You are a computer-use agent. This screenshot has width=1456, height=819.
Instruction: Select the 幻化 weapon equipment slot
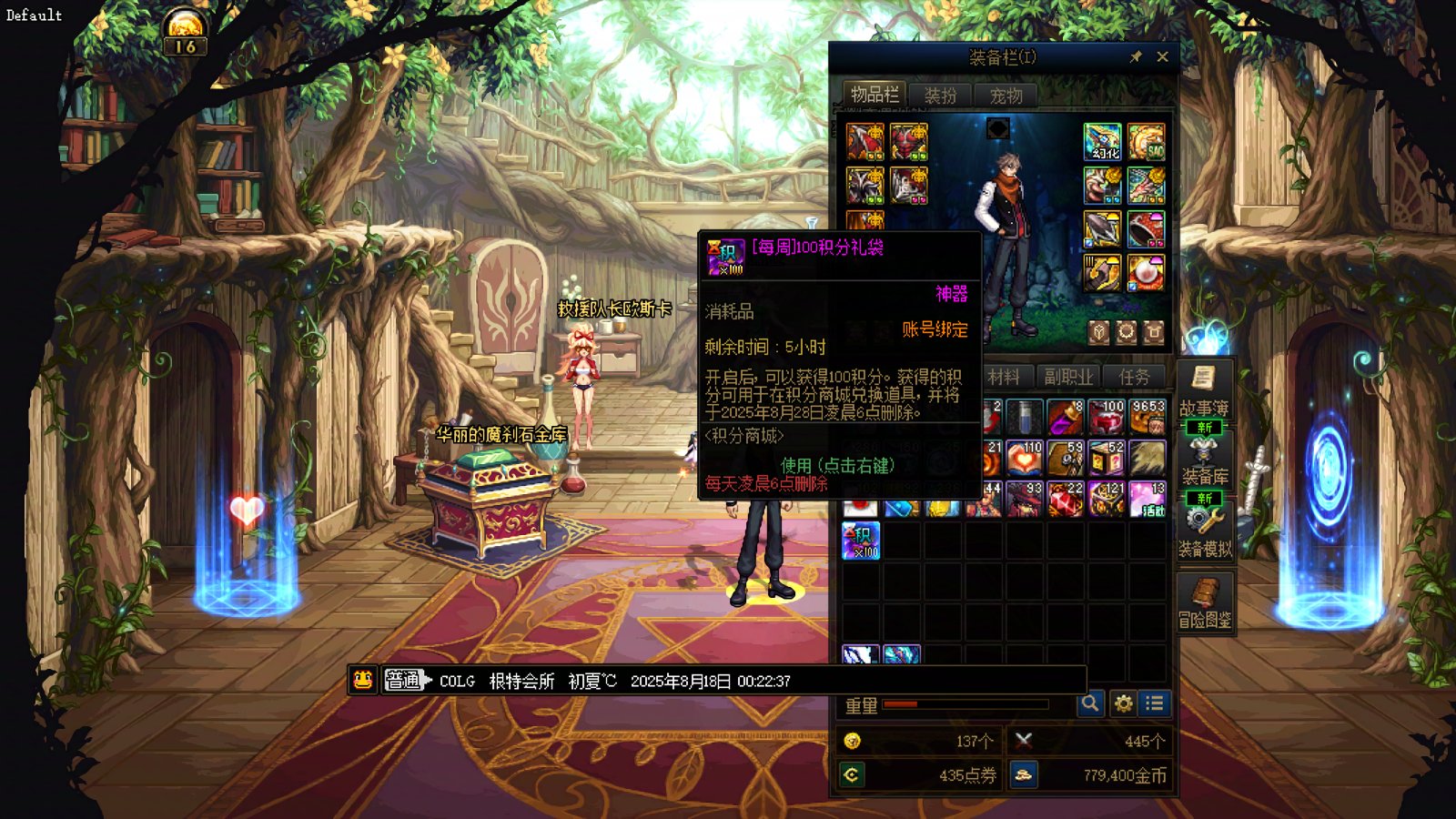point(1102,142)
